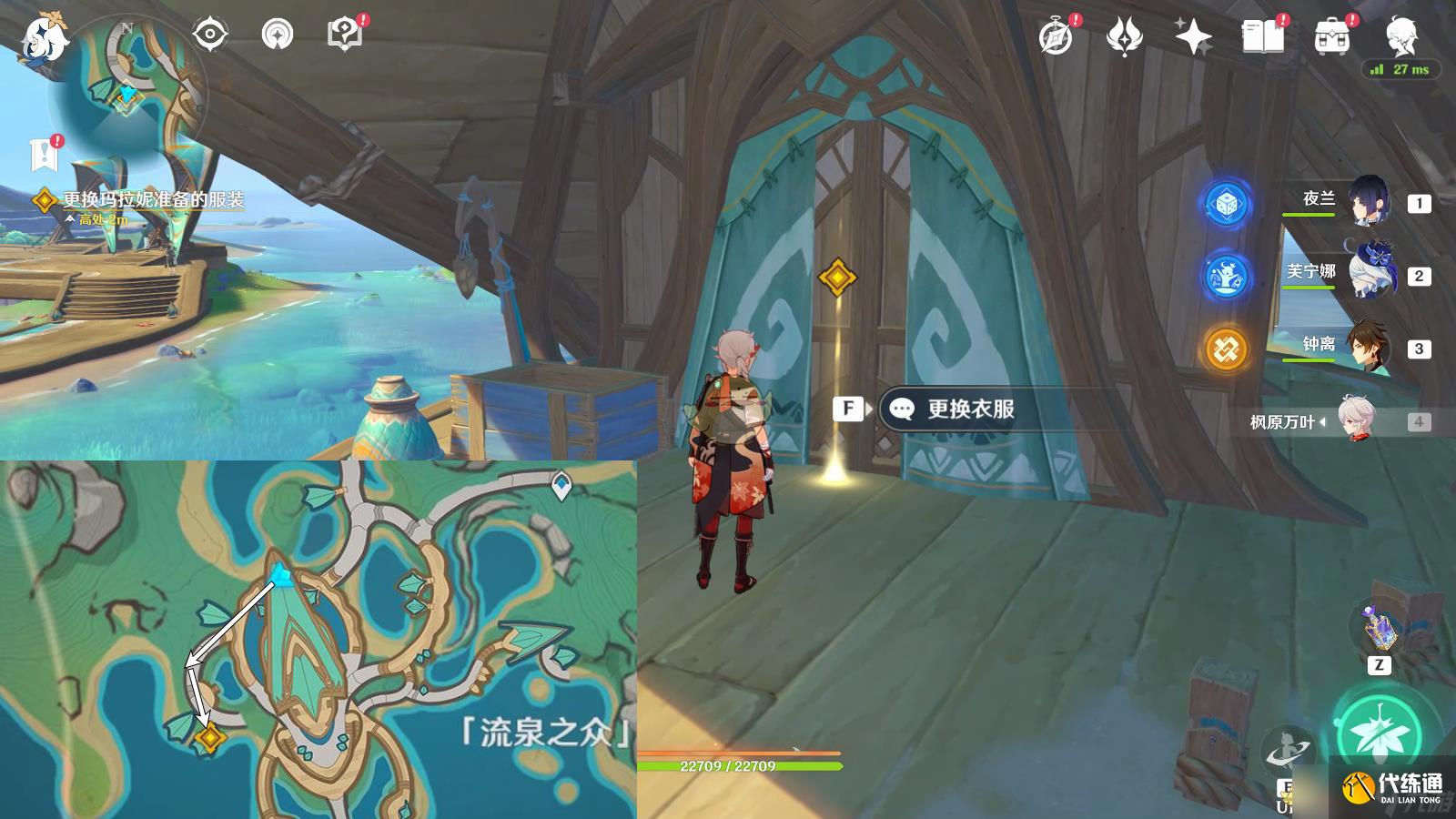Click the blue dice event icon
Screen dimensions: 1456x819
pyautogui.click(x=1227, y=202)
